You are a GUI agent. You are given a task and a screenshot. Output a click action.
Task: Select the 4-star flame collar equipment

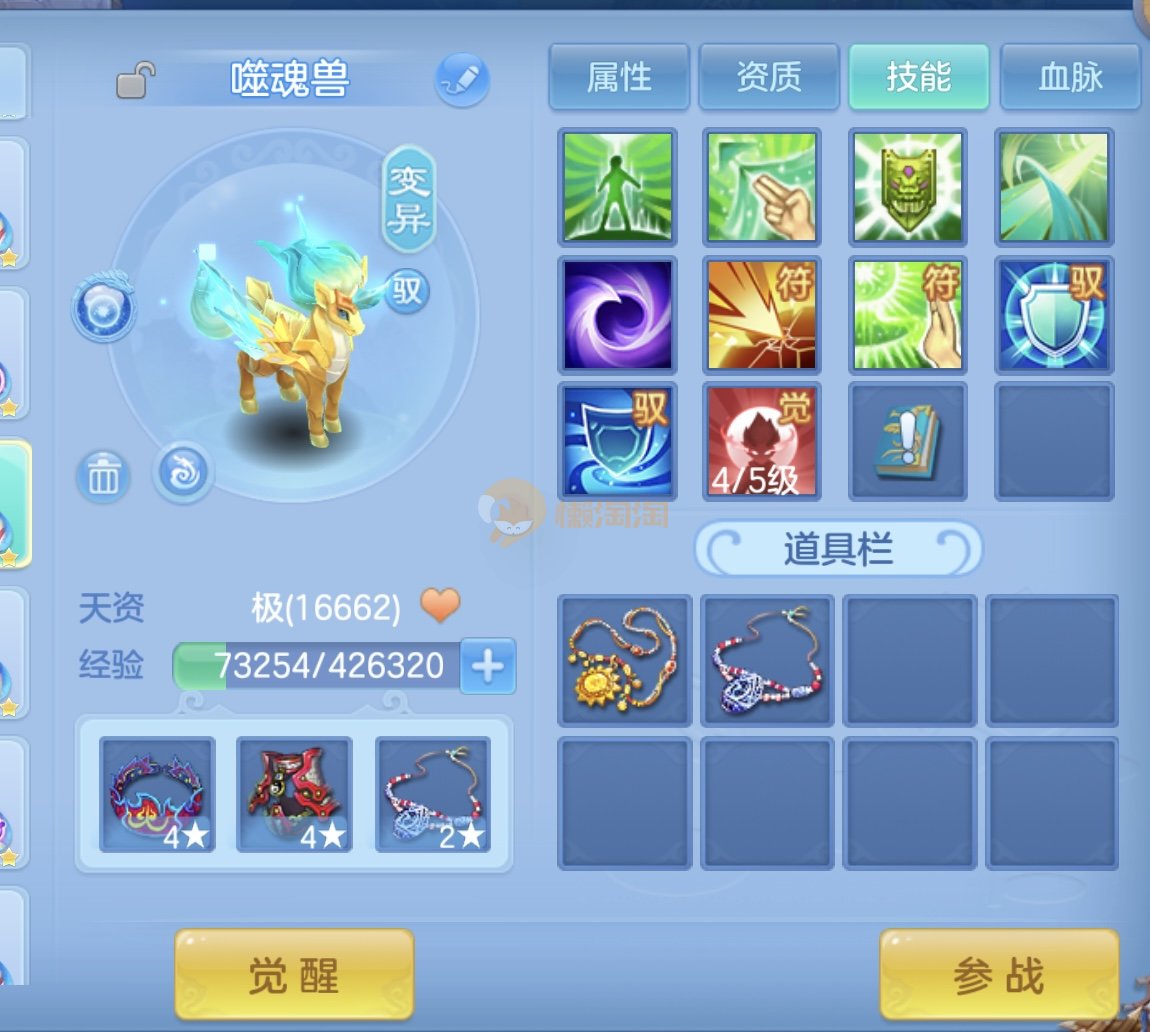point(157,795)
